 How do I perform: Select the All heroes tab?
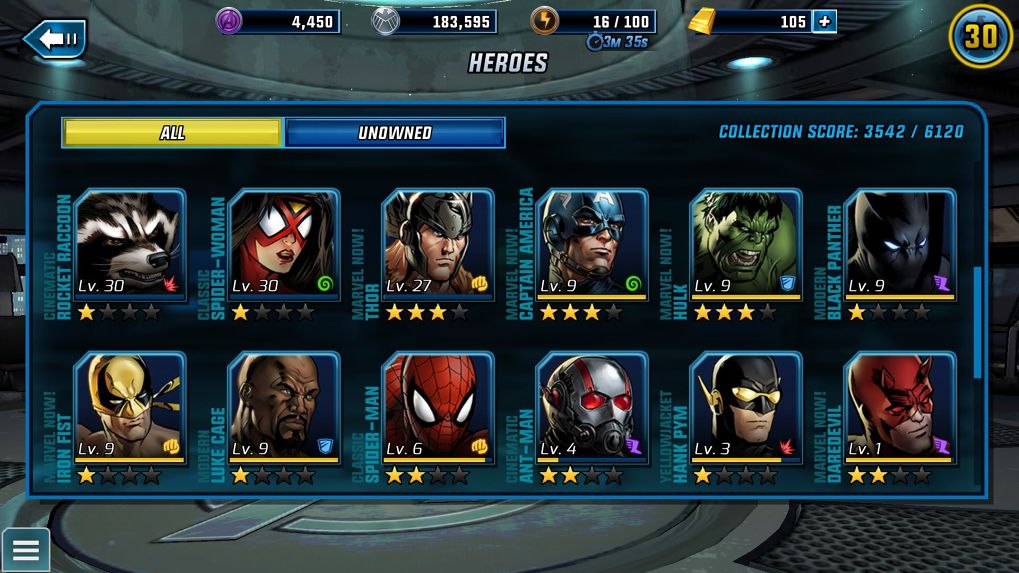pyautogui.click(x=172, y=133)
